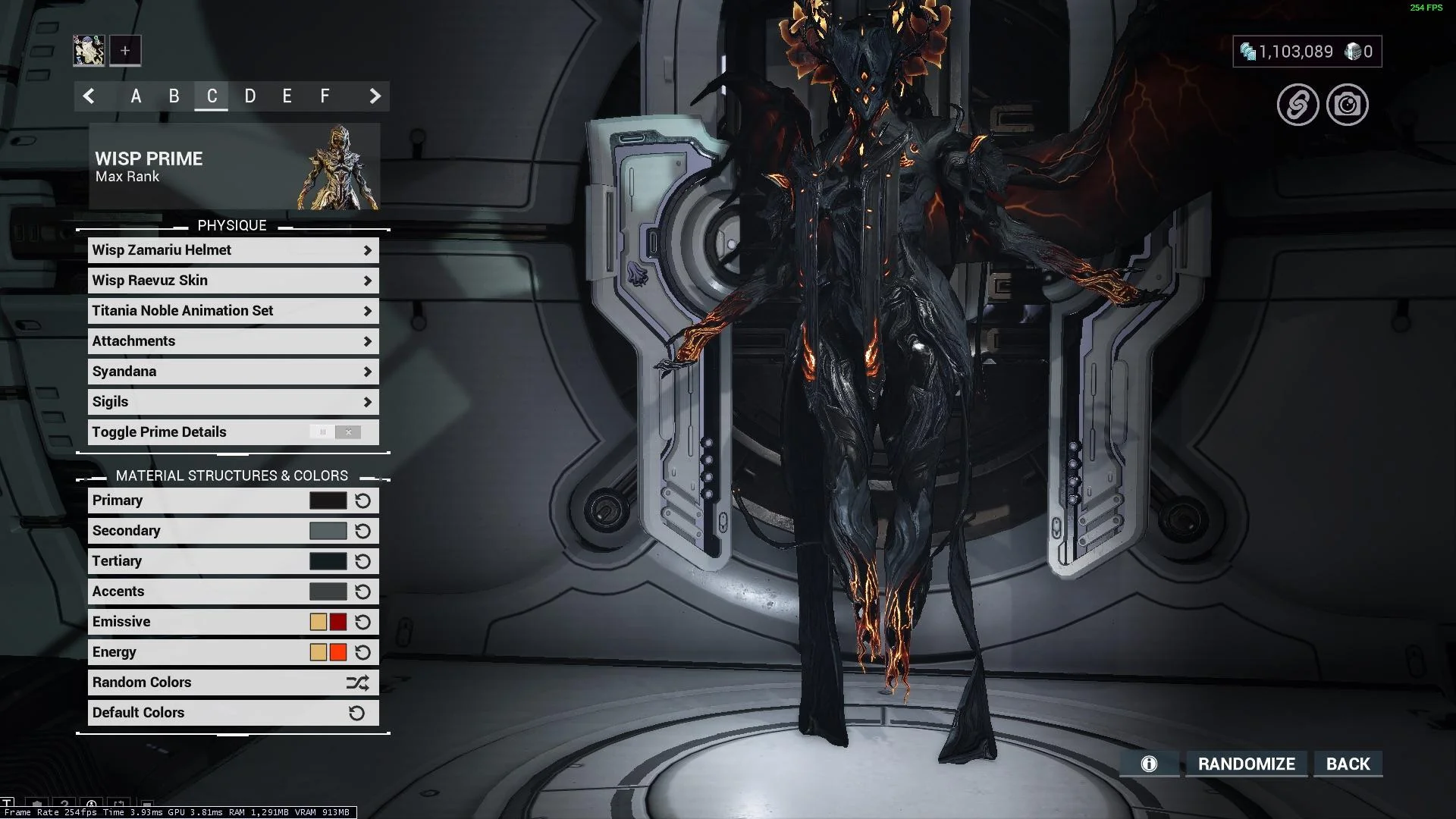The height and width of the screenshot is (819, 1456).
Task: Pick the Secondary color swatch
Action: (x=328, y=531)
